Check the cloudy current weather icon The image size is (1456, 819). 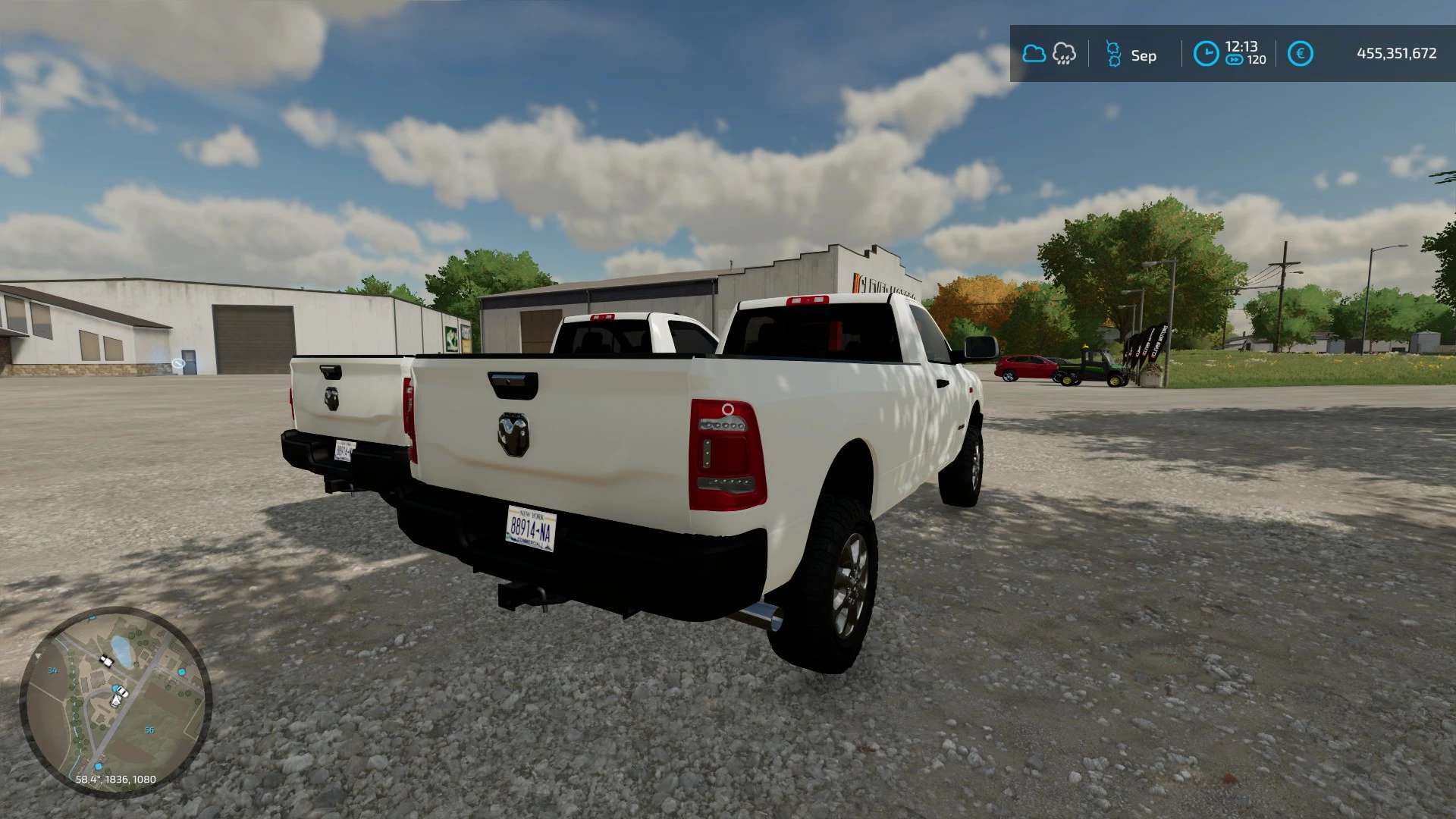click(x=1034, y=54)
